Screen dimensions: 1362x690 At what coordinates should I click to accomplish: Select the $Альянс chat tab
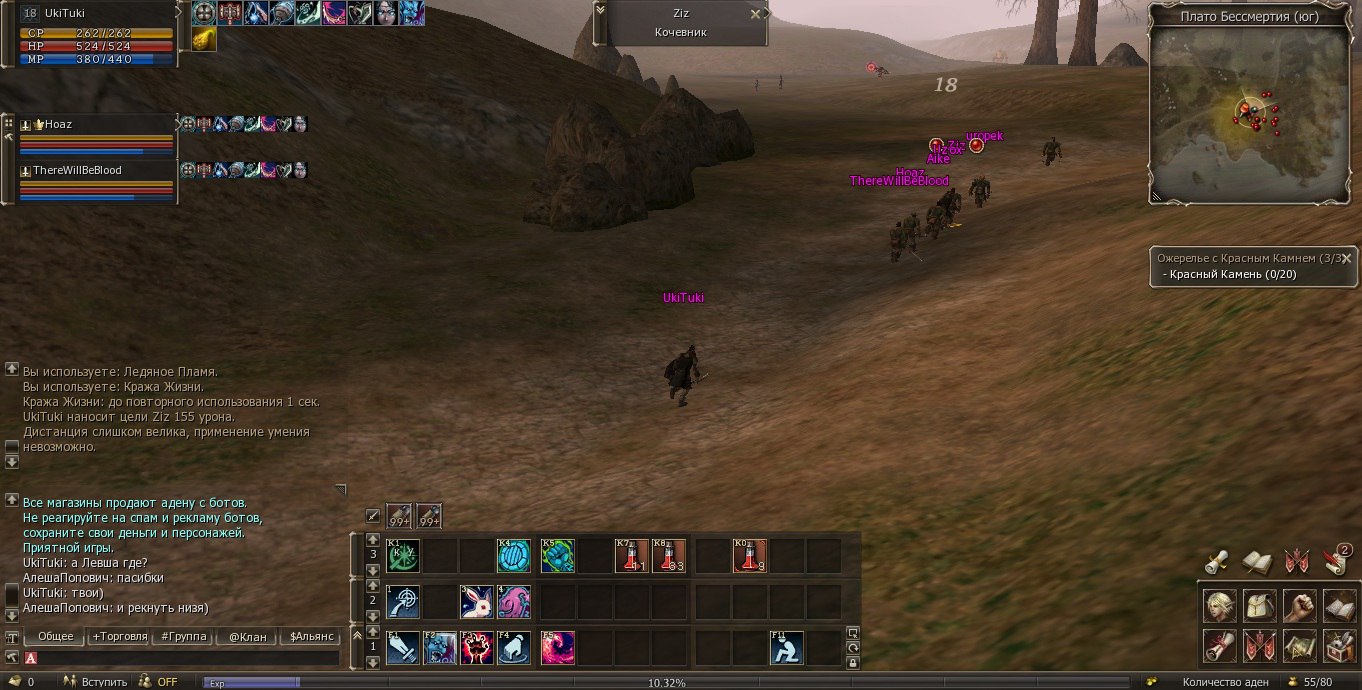[x=308, y=636]
